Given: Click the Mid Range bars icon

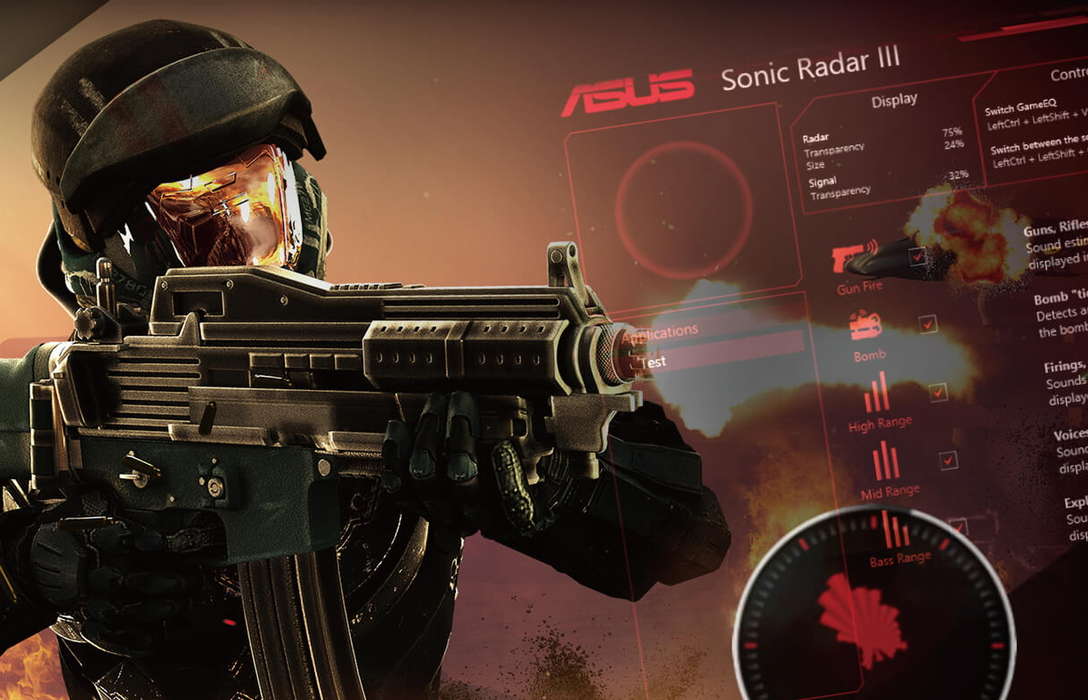Looking at the screenshot, I should [886, 460].
